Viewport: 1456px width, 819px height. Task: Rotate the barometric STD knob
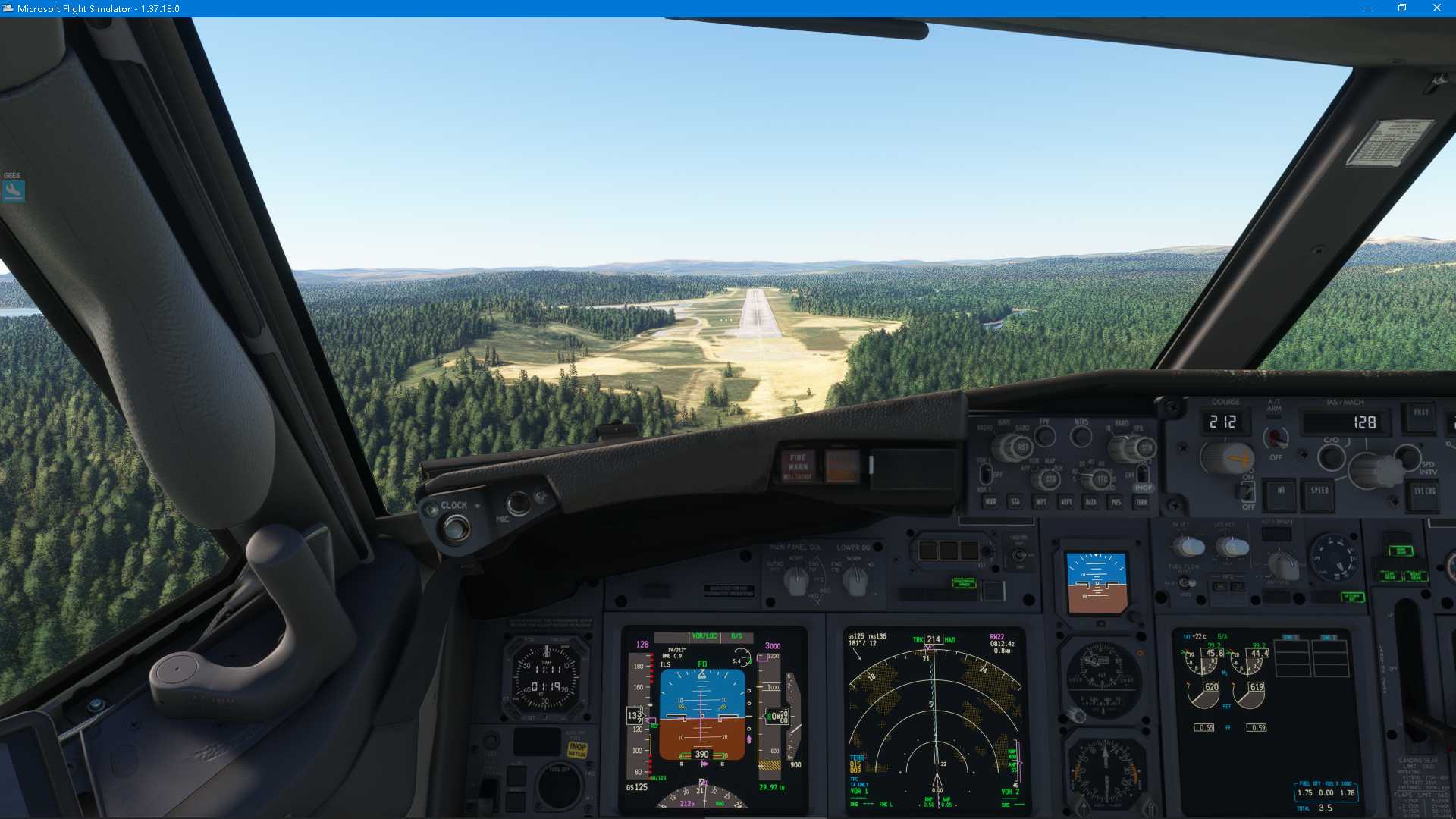tap(1147, 447)
